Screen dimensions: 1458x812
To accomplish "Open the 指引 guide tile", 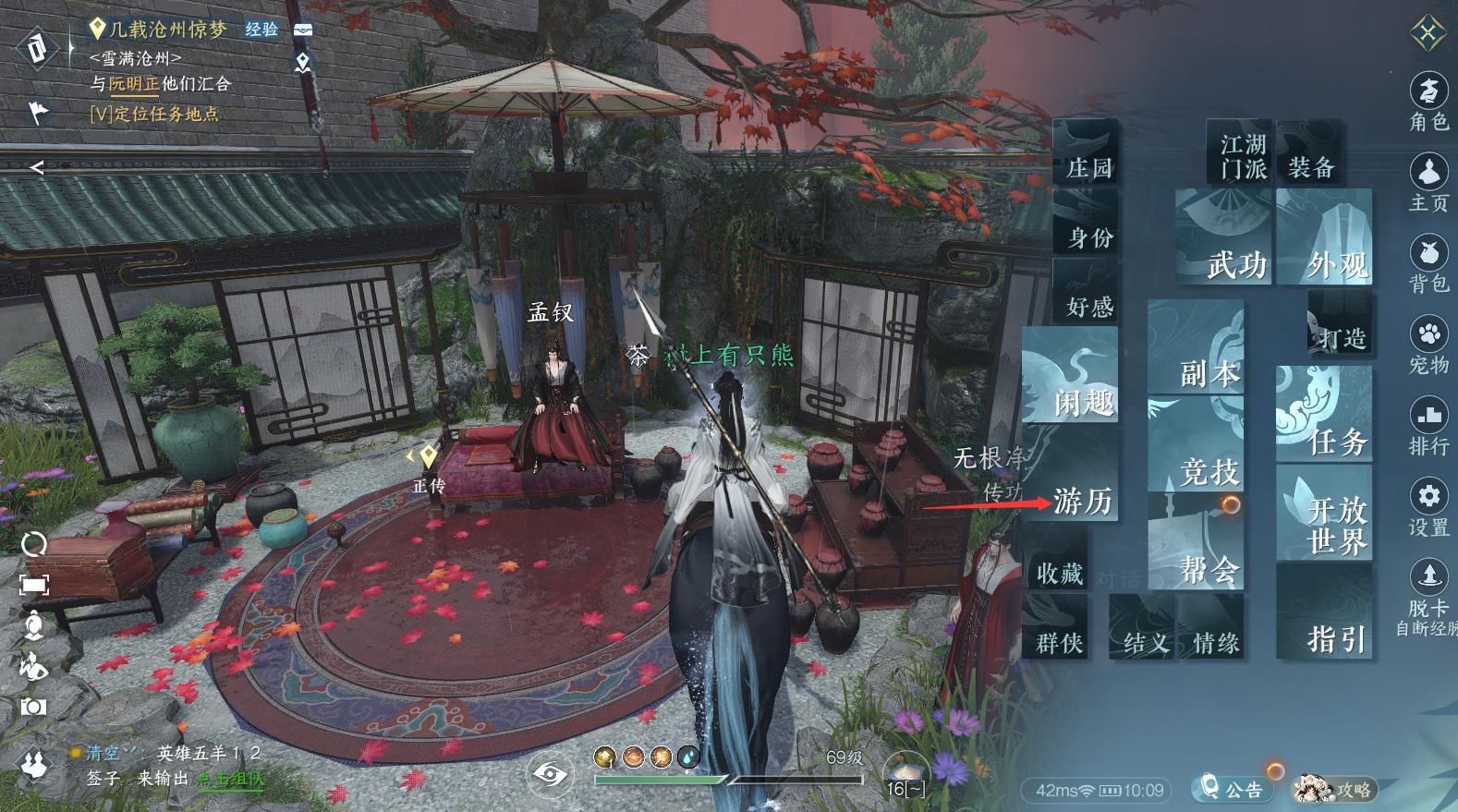I will tap(1324, 612).
